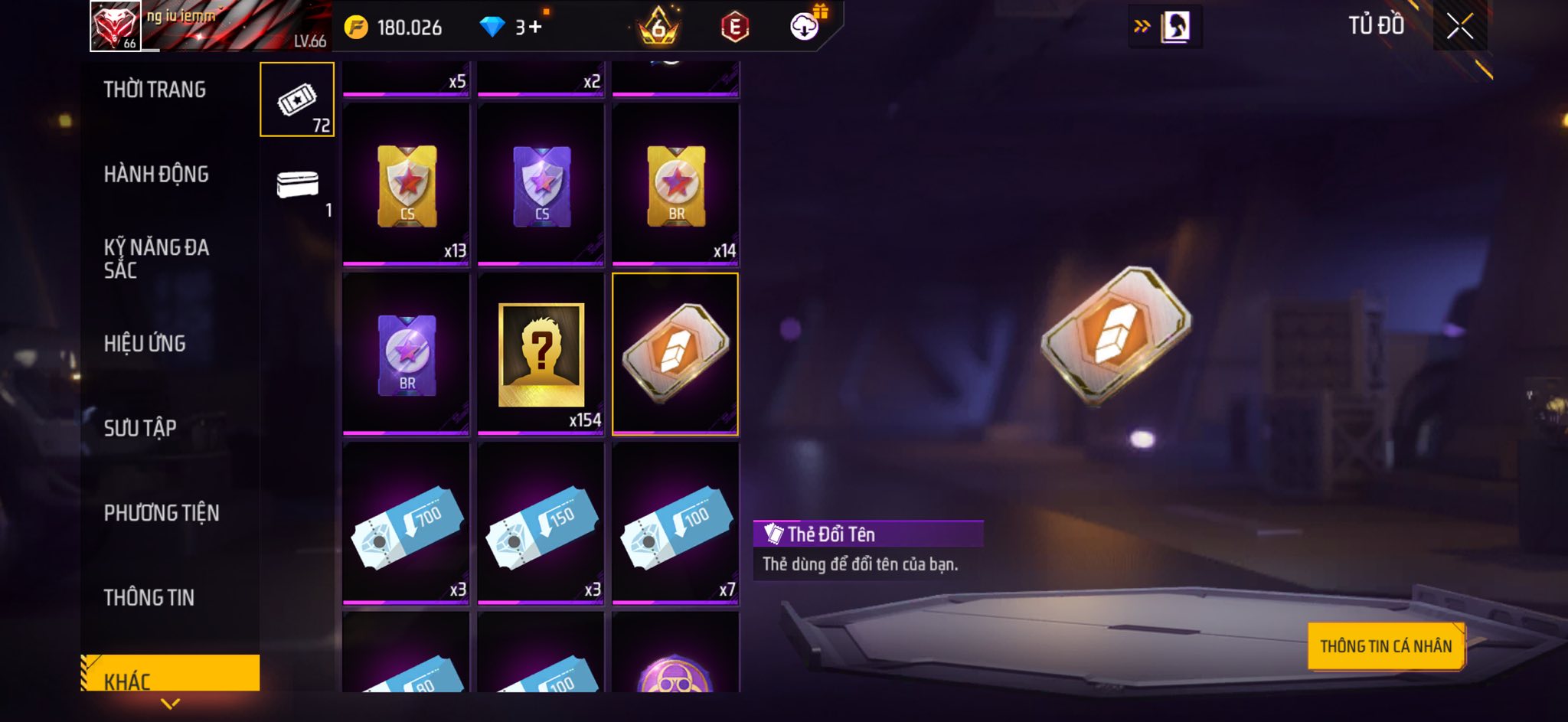Pick the purple BR star card
This screenshot has width=1568, height=722.
pyautogui.click(x=407, y=354)
